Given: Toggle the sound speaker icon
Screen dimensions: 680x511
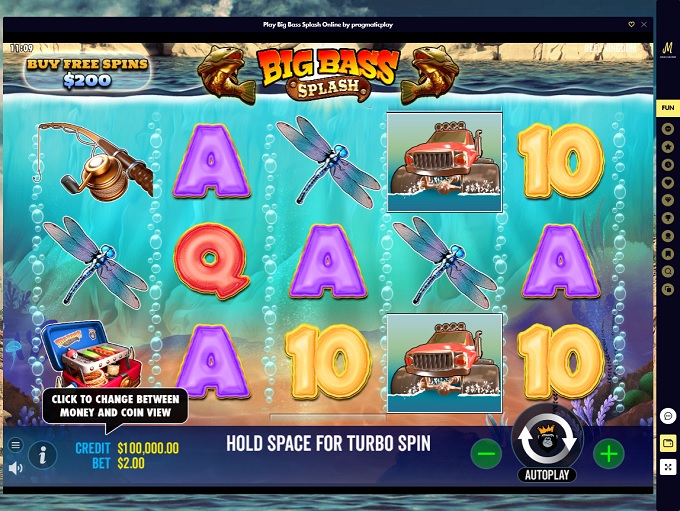Looking at the screenshot, I should 15,467.
